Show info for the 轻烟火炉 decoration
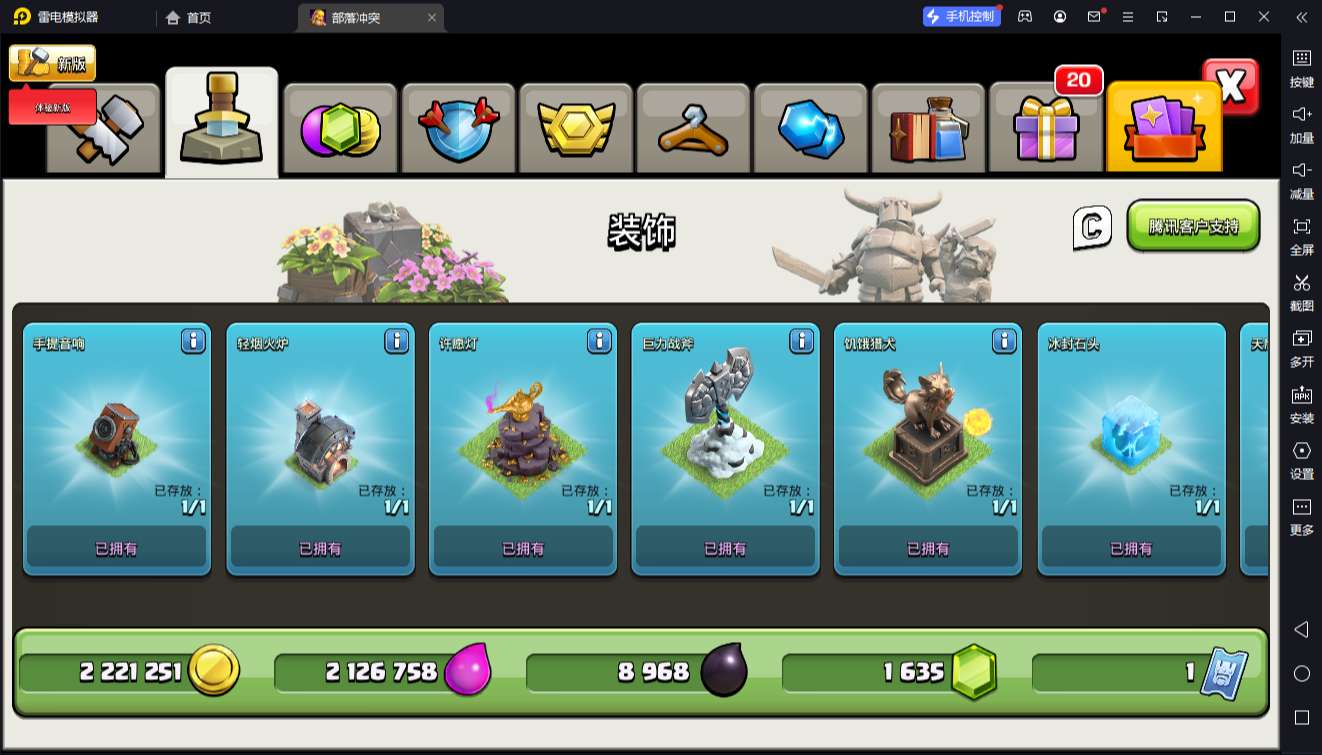This screenshot has width=1322, height=755. [x=396, y=342]
